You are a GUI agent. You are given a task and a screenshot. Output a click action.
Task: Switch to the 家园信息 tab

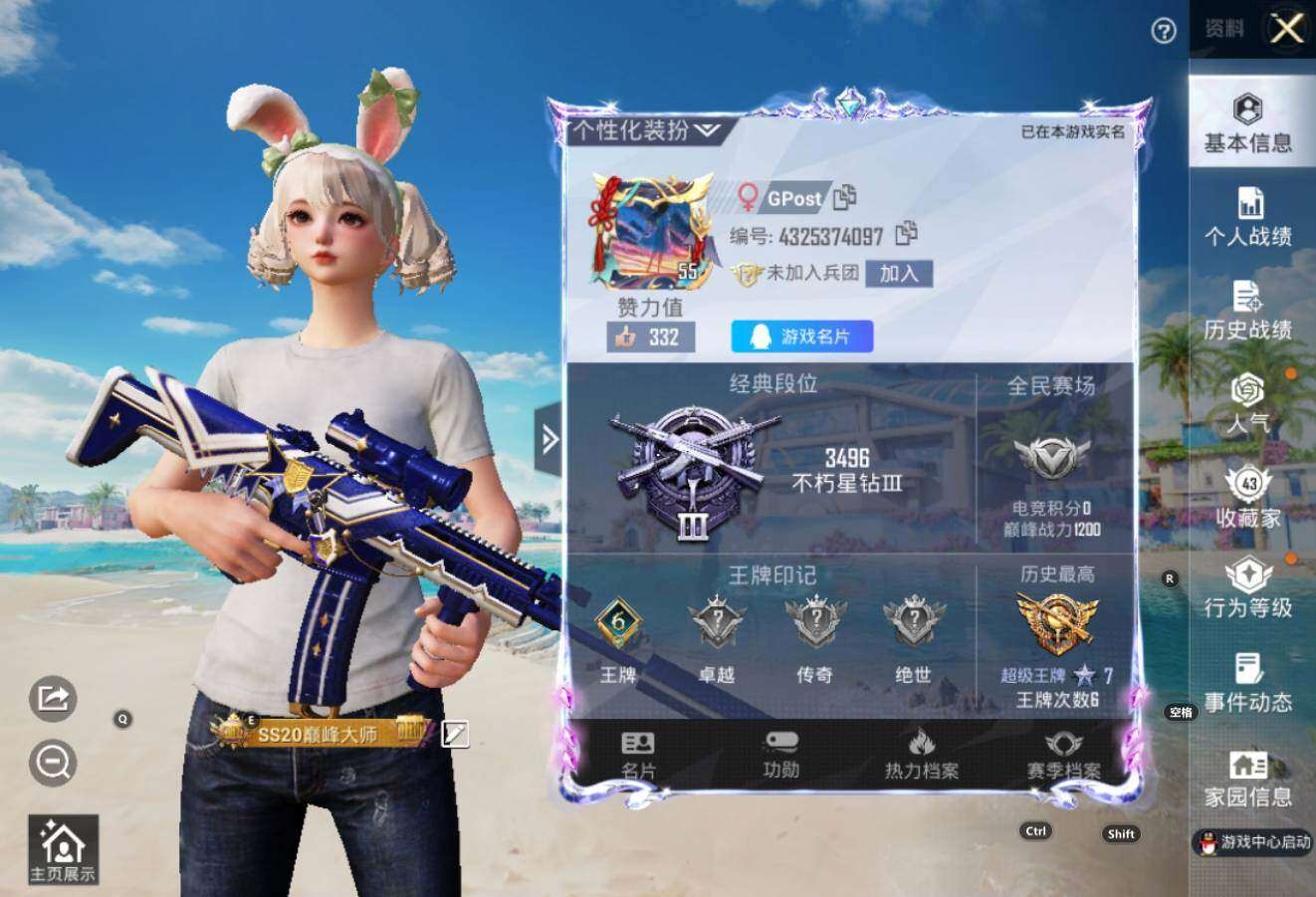pyautogui.click(x=1247, y=778)
